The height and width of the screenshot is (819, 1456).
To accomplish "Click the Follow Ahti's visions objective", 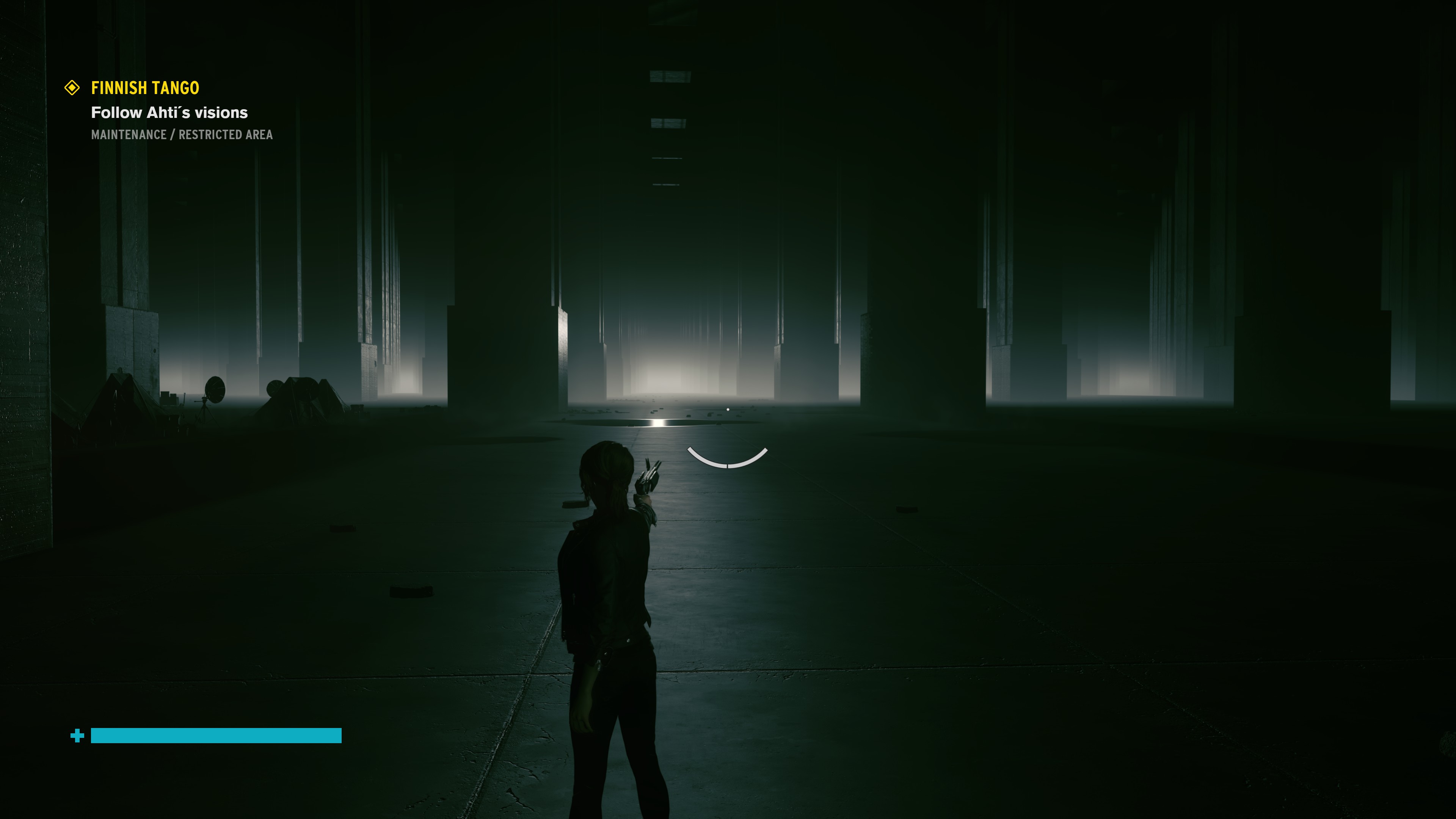I will point(169,113).
